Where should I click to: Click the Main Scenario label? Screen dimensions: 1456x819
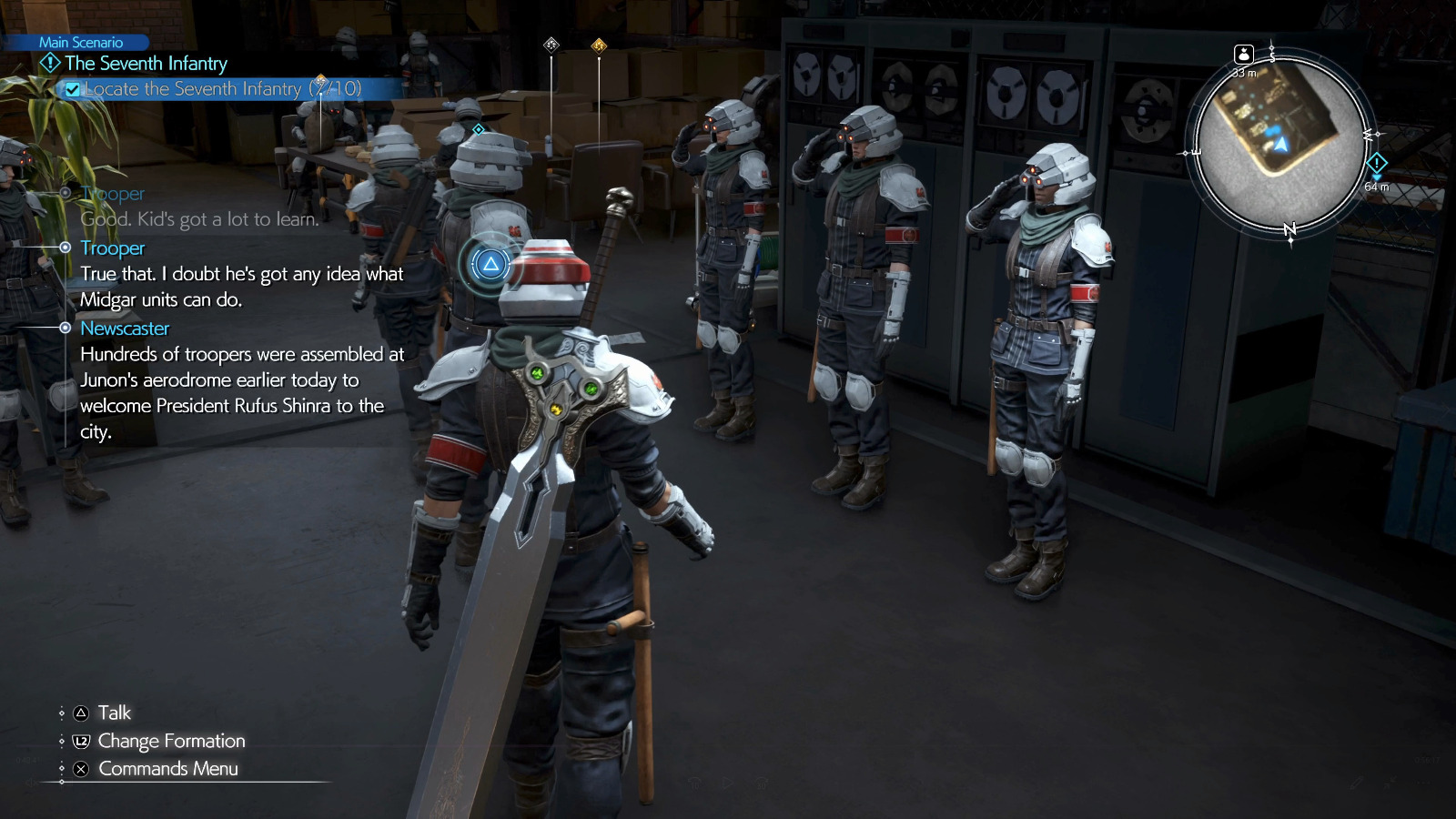[80, 42]
